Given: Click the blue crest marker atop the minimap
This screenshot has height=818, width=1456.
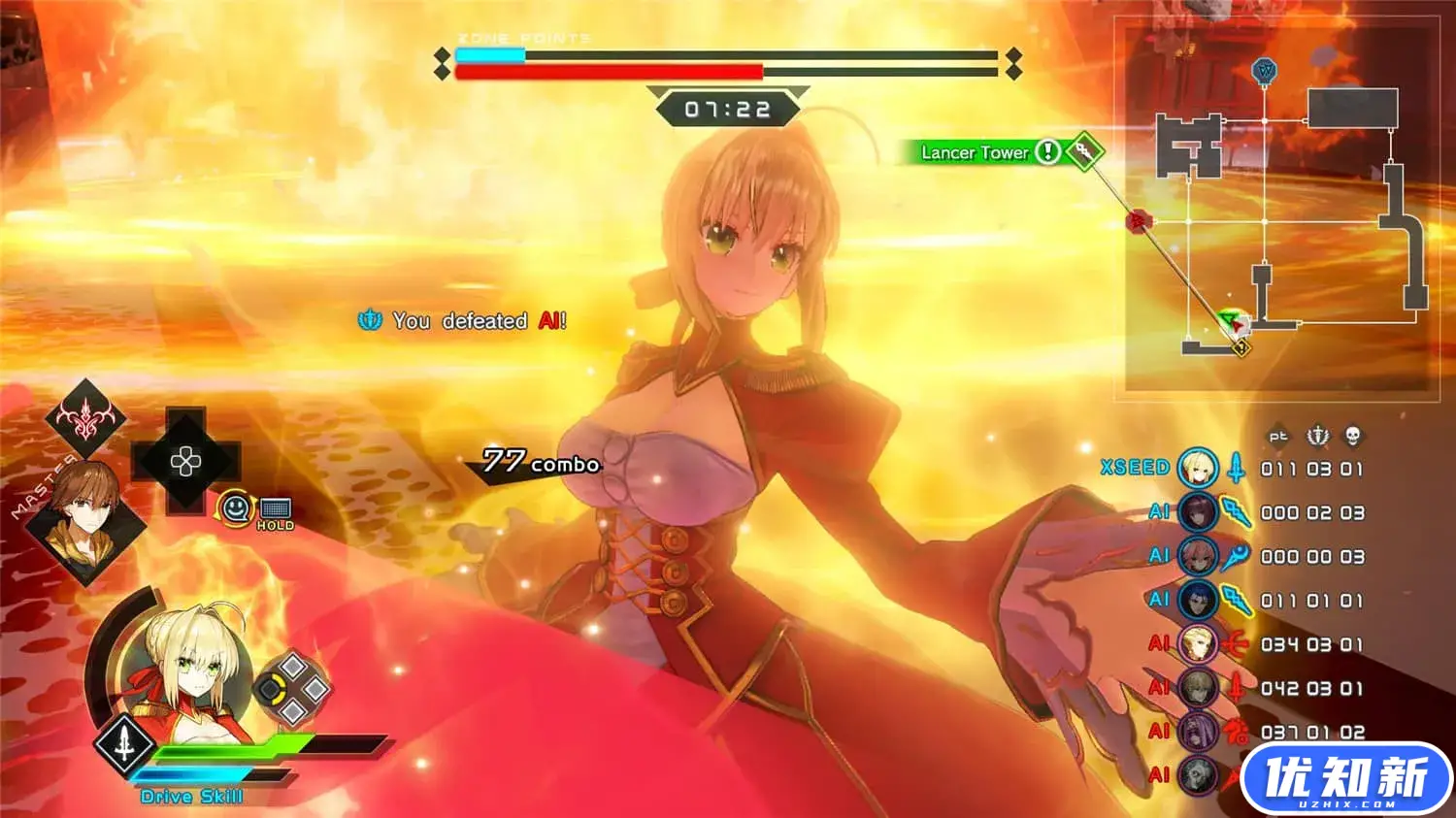Looking at the screenshot, I should click(1264, 71).
